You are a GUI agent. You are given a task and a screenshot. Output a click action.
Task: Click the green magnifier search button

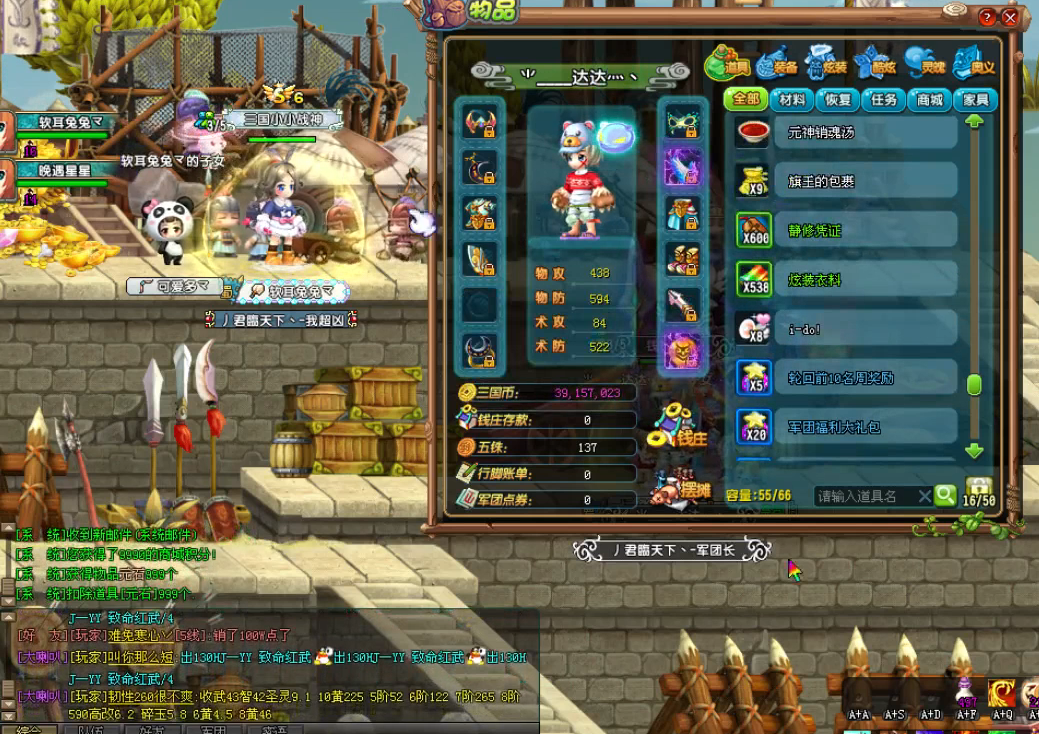(945, 495)
